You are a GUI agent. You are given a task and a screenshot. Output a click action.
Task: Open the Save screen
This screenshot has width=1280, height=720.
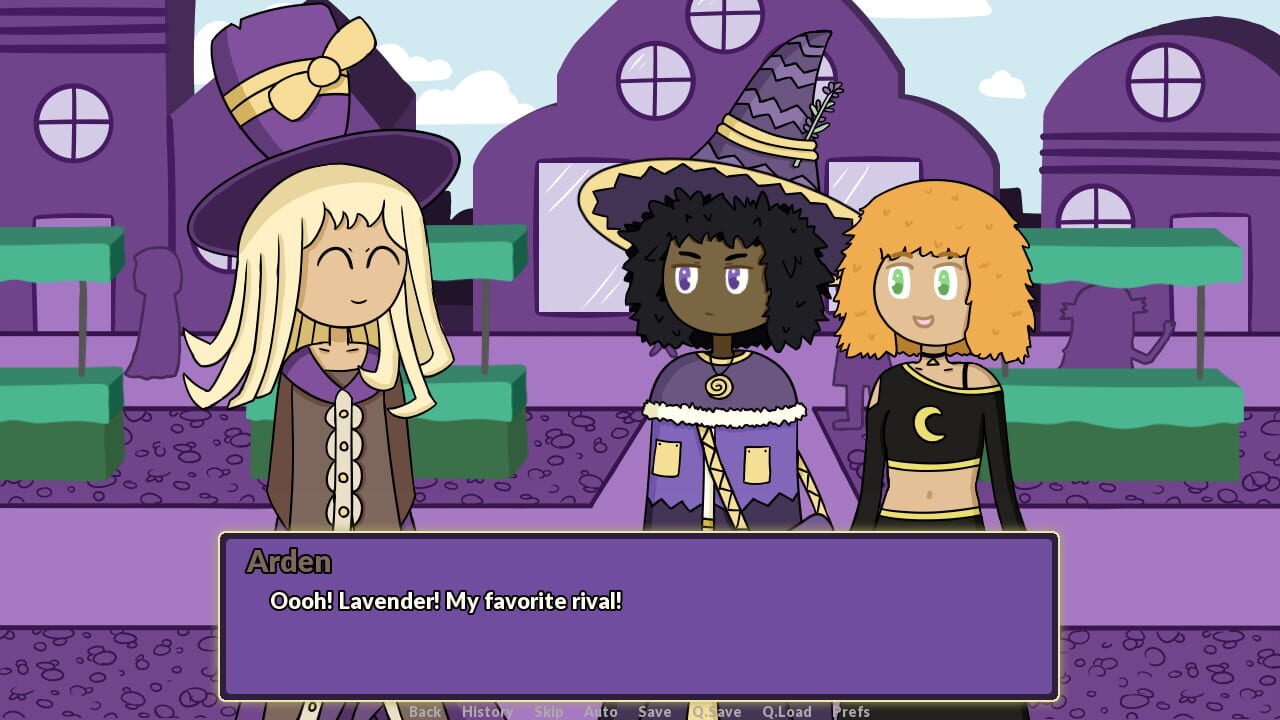[x=654, y=712]
